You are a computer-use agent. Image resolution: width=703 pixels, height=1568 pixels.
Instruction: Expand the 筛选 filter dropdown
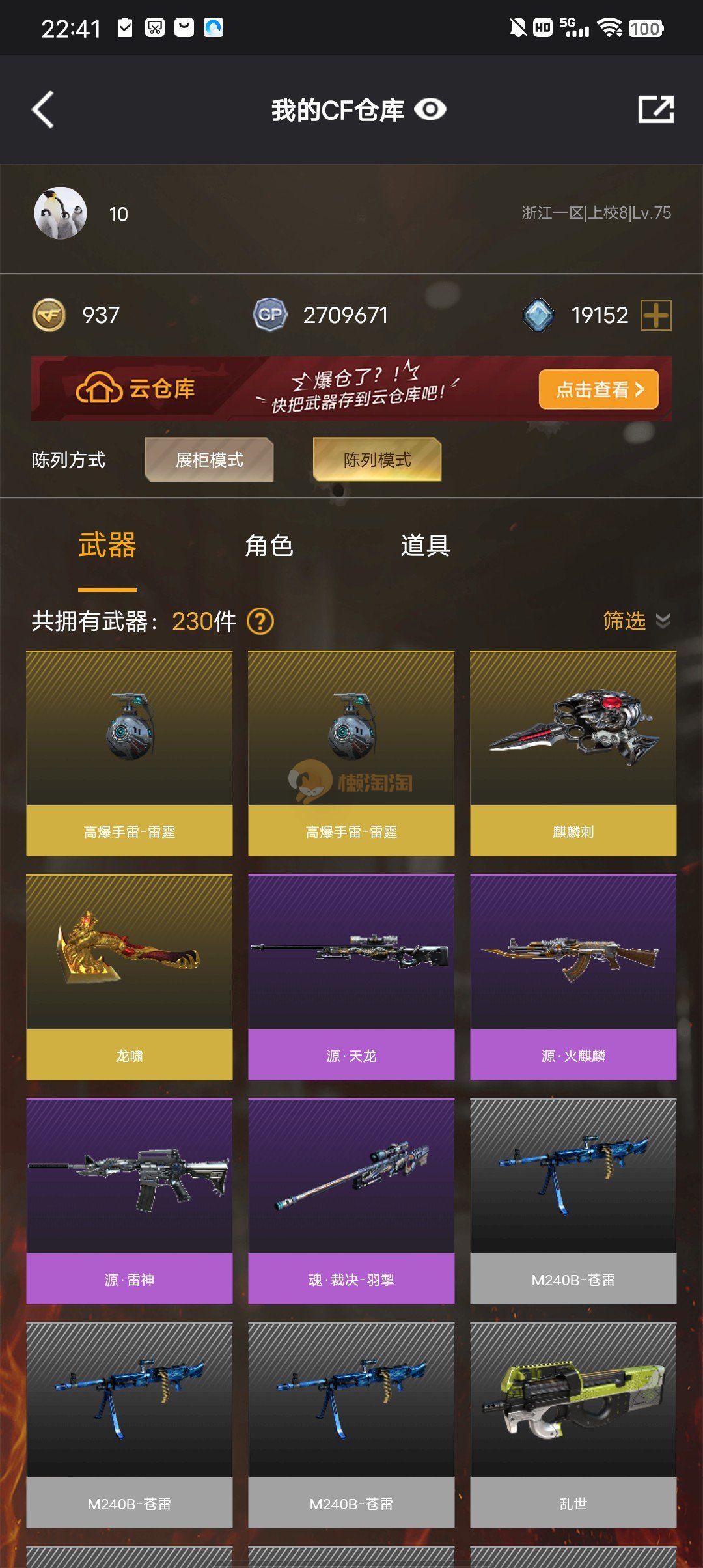[635, 621]
